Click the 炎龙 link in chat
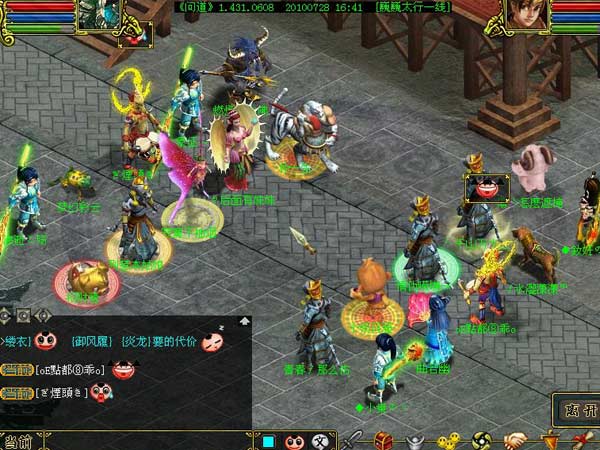The image size is (600, 450). coord(134,341)
